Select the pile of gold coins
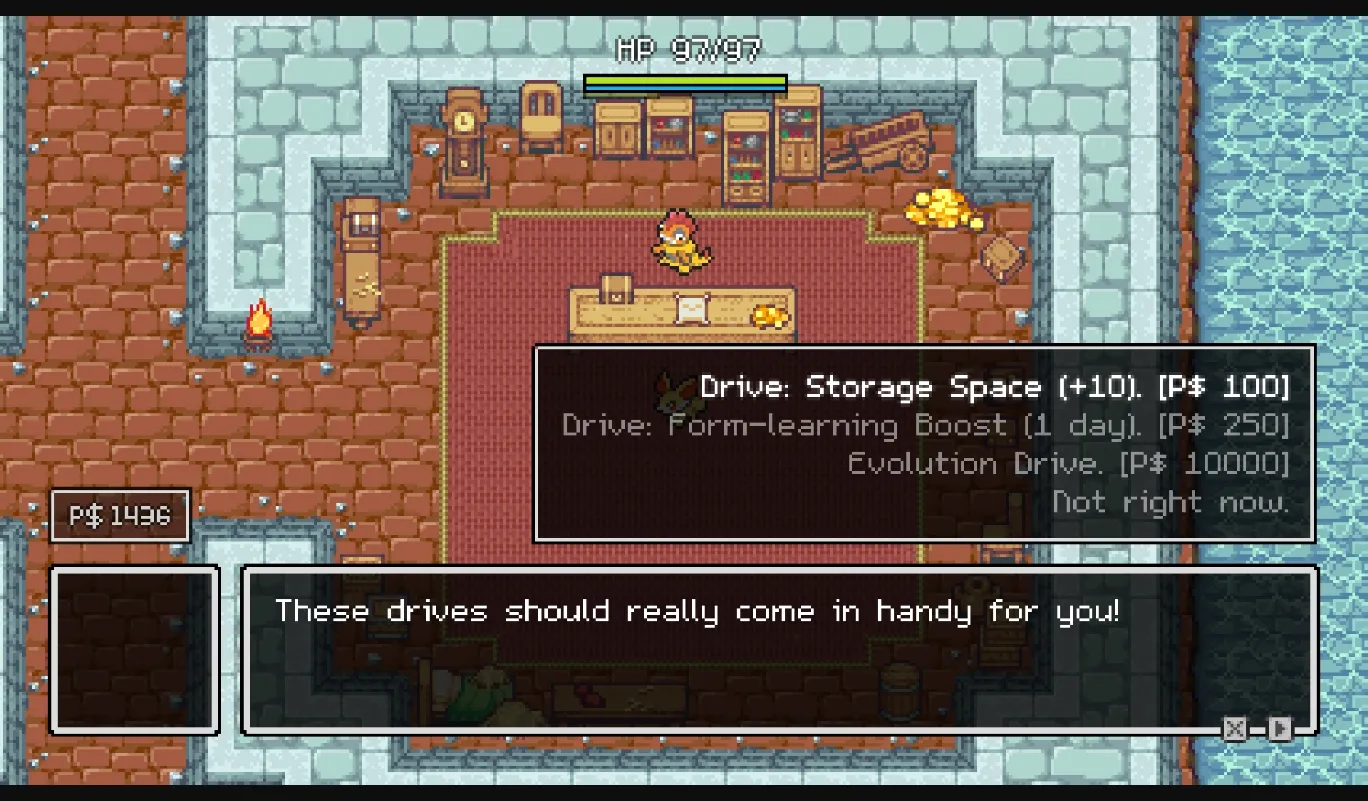Screen dimensions: 1368x801 coord(940,210)
